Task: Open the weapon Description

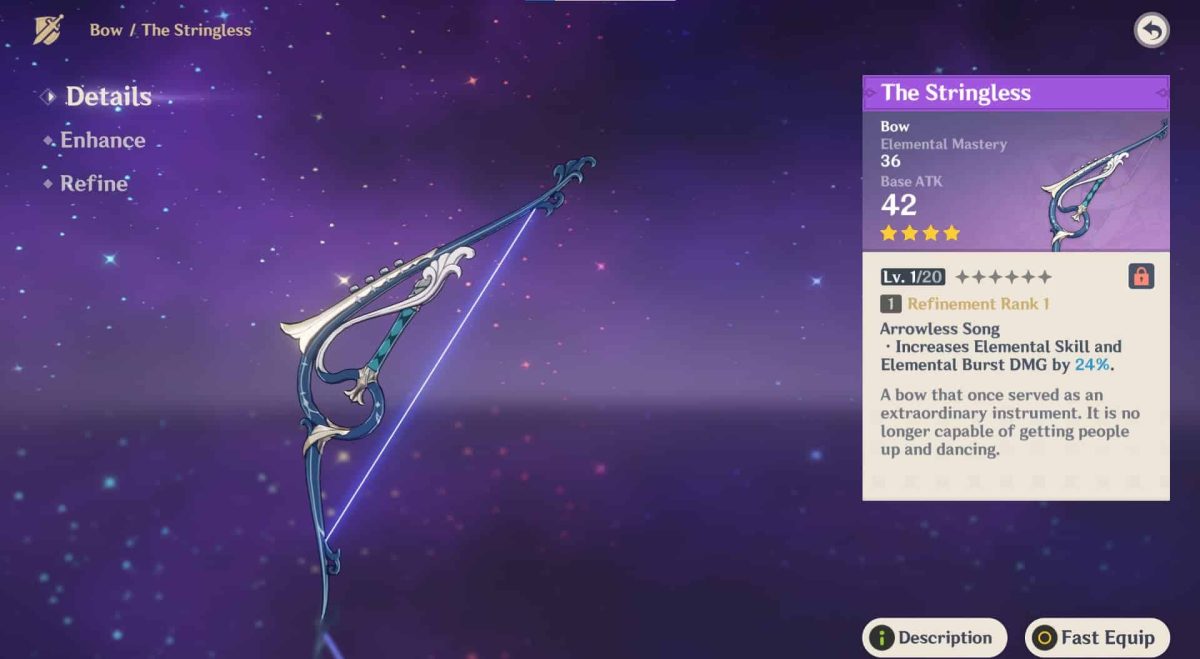Action: click(x=934, y=637)
